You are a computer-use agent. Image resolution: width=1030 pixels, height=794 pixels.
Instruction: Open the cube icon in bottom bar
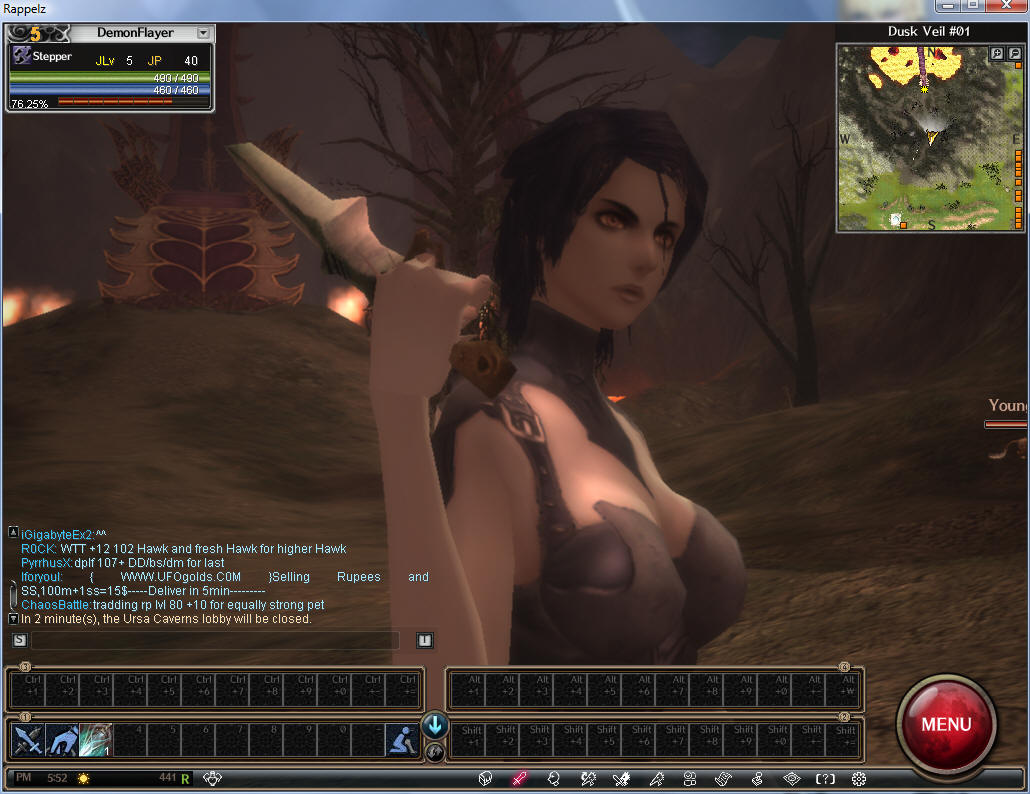[485, 778]
